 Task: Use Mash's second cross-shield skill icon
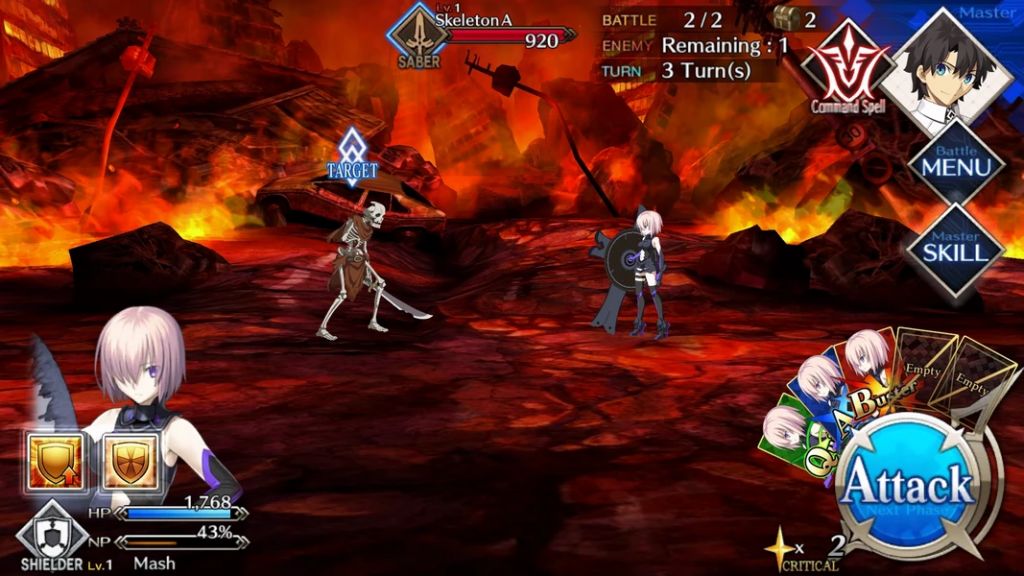tap(130, 462)
